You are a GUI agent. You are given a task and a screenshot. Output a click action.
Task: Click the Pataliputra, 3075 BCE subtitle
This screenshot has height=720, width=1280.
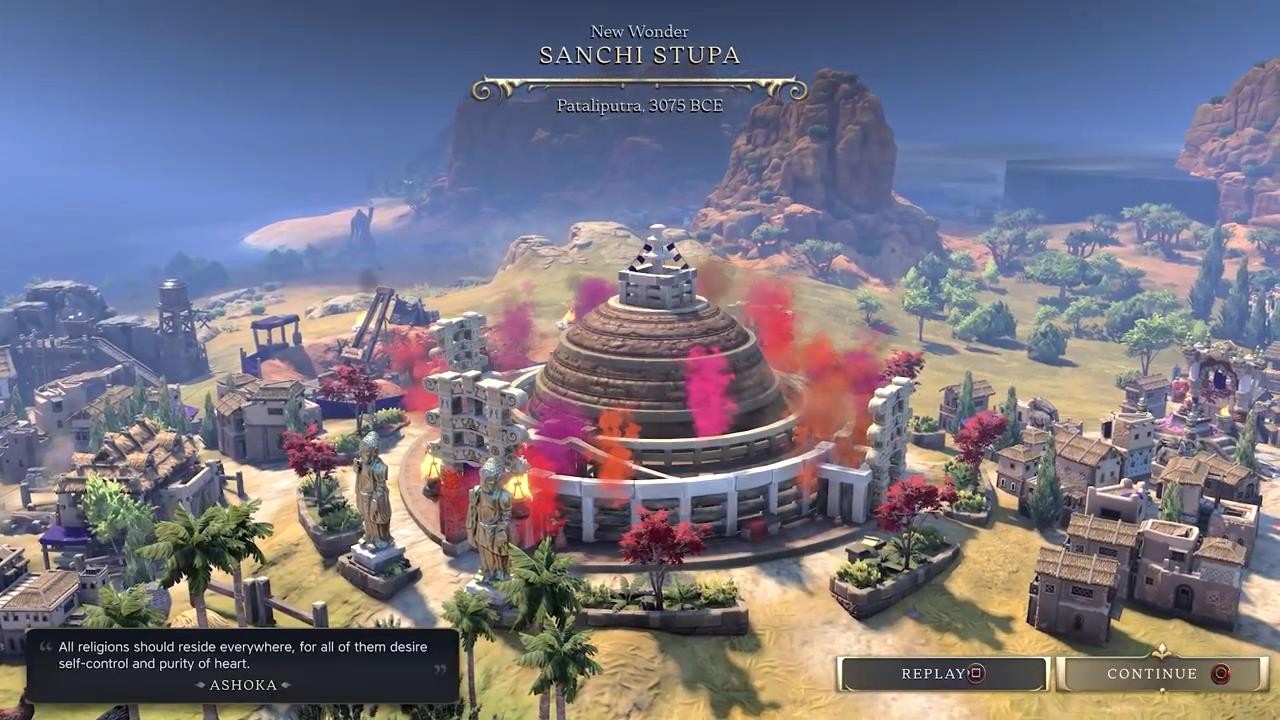[639, 106]
